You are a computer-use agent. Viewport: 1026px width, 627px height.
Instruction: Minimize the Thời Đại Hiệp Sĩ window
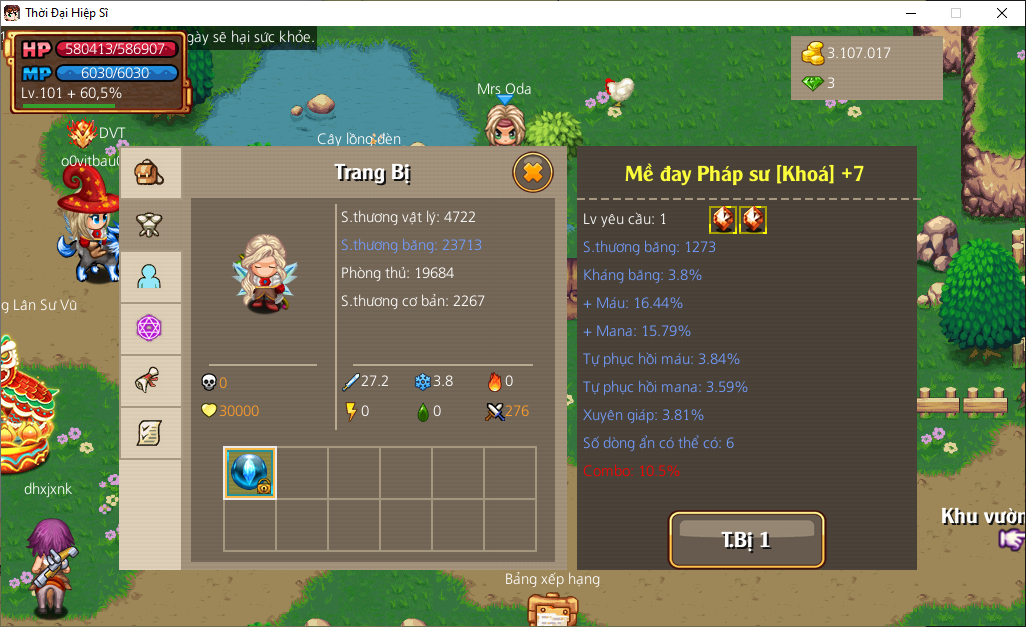coord(910,13)
